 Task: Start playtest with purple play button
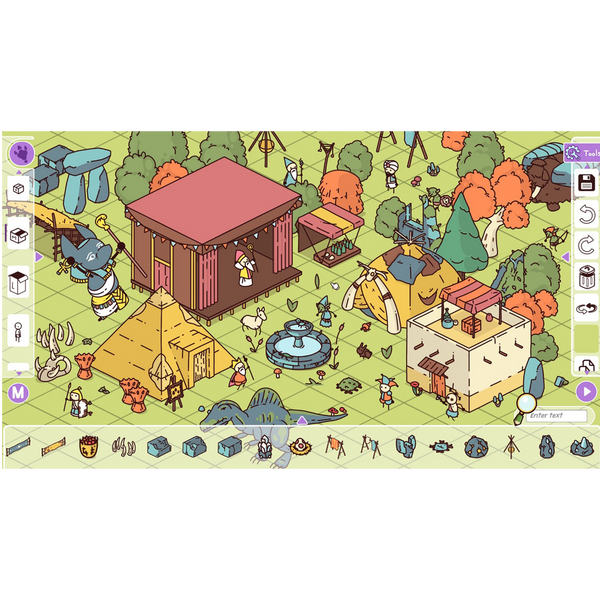587,391
